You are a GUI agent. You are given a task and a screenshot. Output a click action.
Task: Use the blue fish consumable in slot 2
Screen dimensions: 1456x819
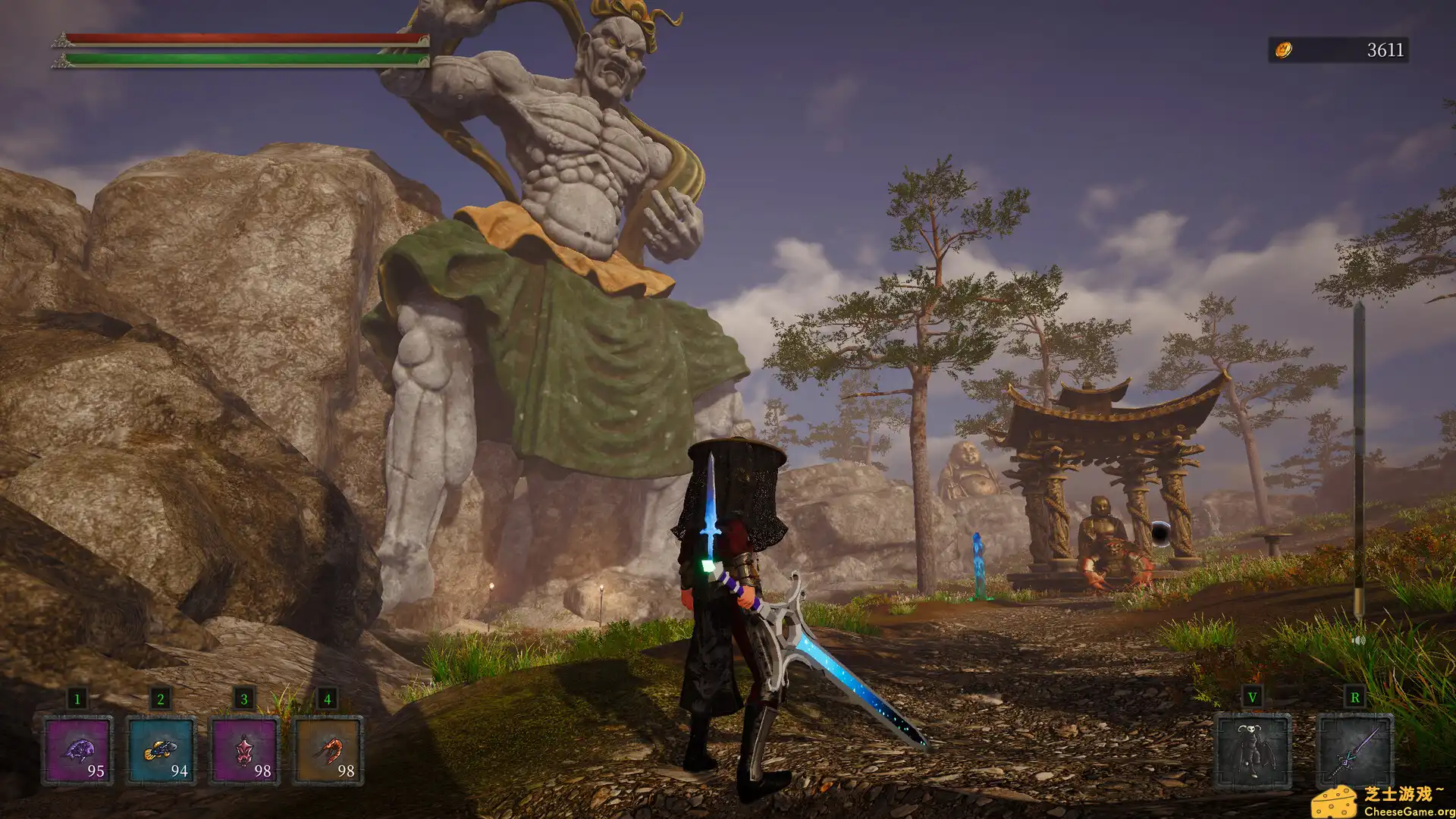click(x=161, y=751)
